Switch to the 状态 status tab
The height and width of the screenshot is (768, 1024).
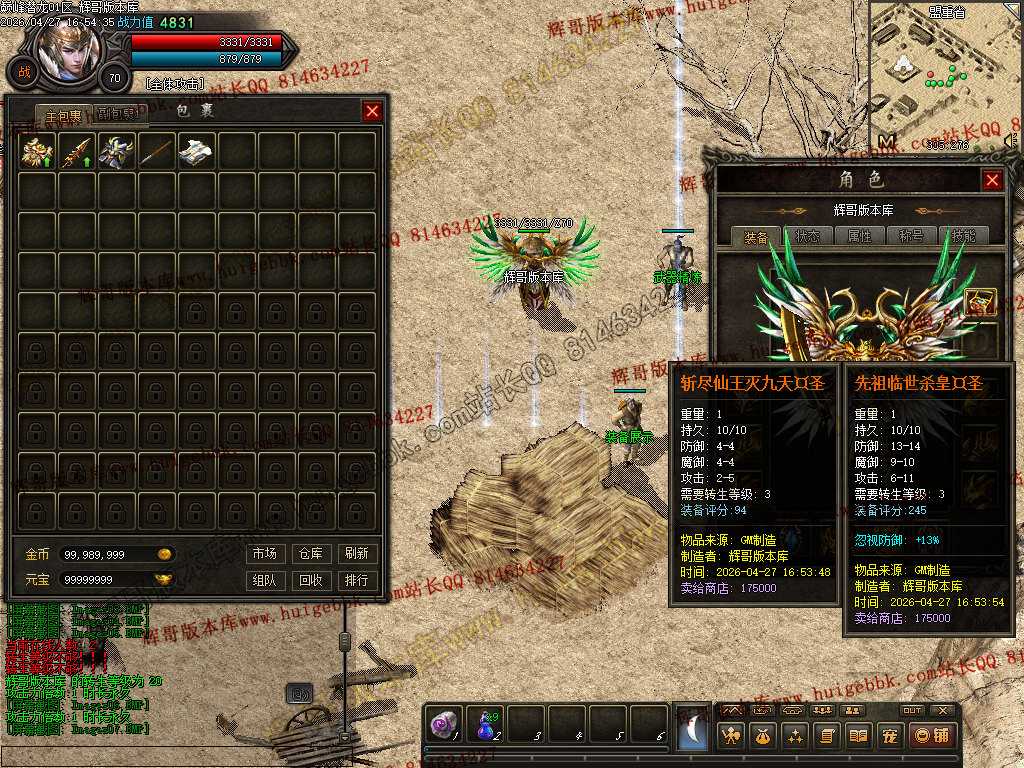(x=808, y=237)
